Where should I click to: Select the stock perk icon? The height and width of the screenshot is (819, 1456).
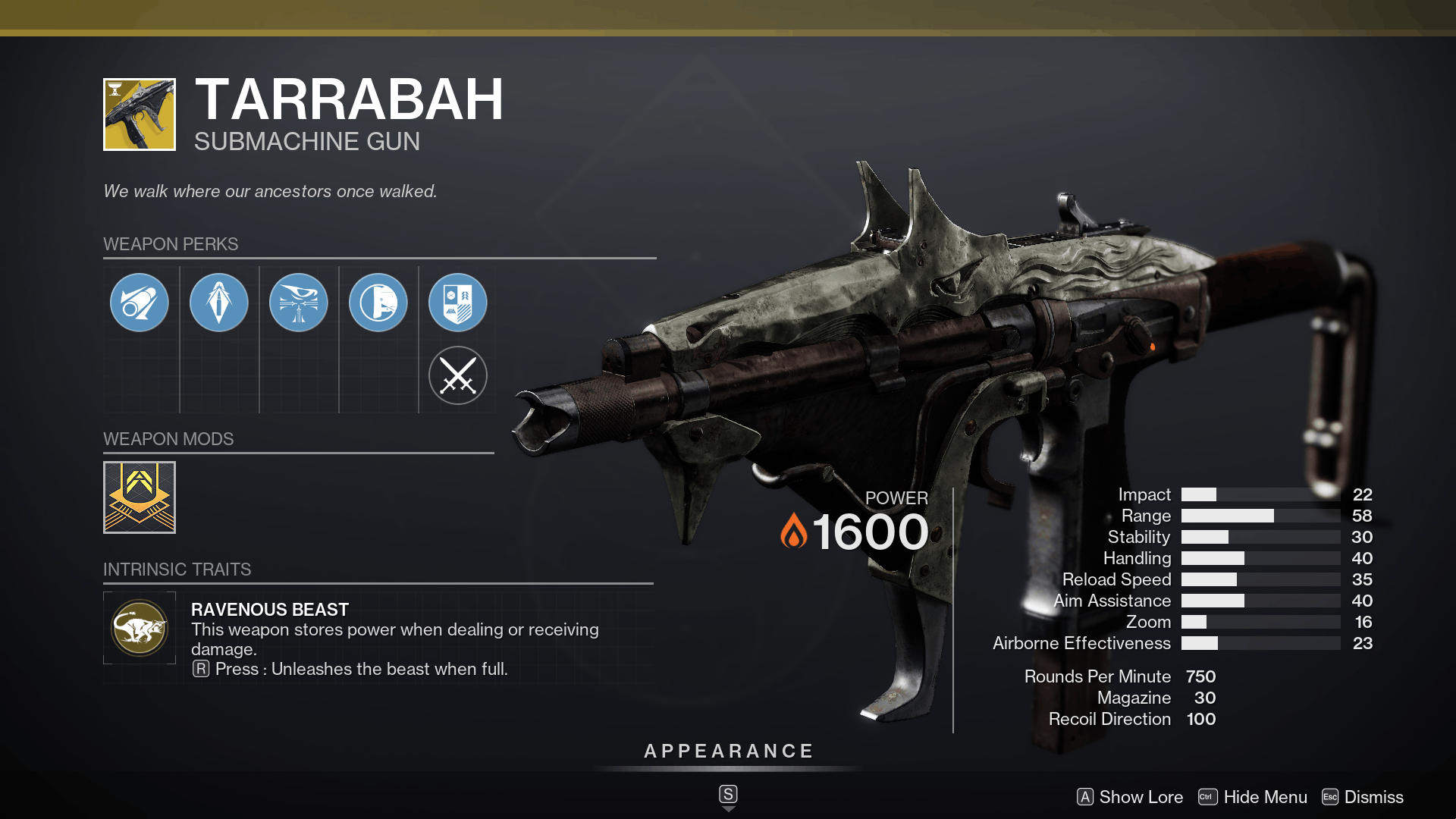[379, 302]
